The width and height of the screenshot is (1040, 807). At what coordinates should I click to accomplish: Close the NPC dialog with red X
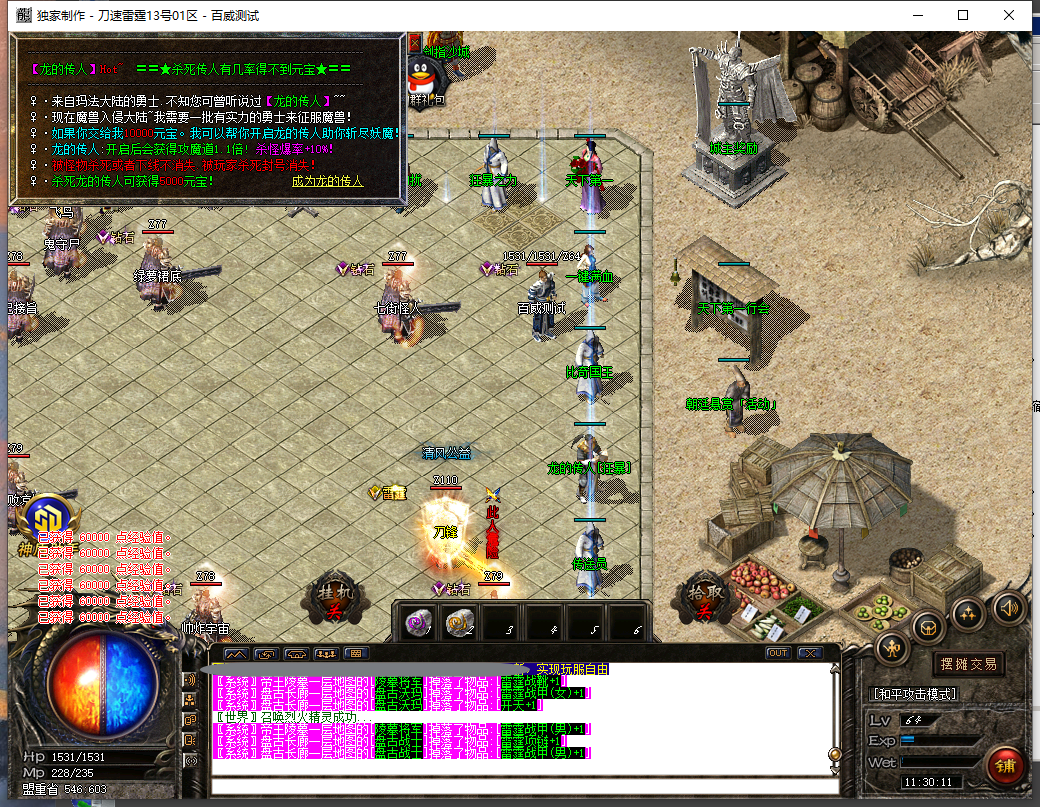(x=415, y=43)
